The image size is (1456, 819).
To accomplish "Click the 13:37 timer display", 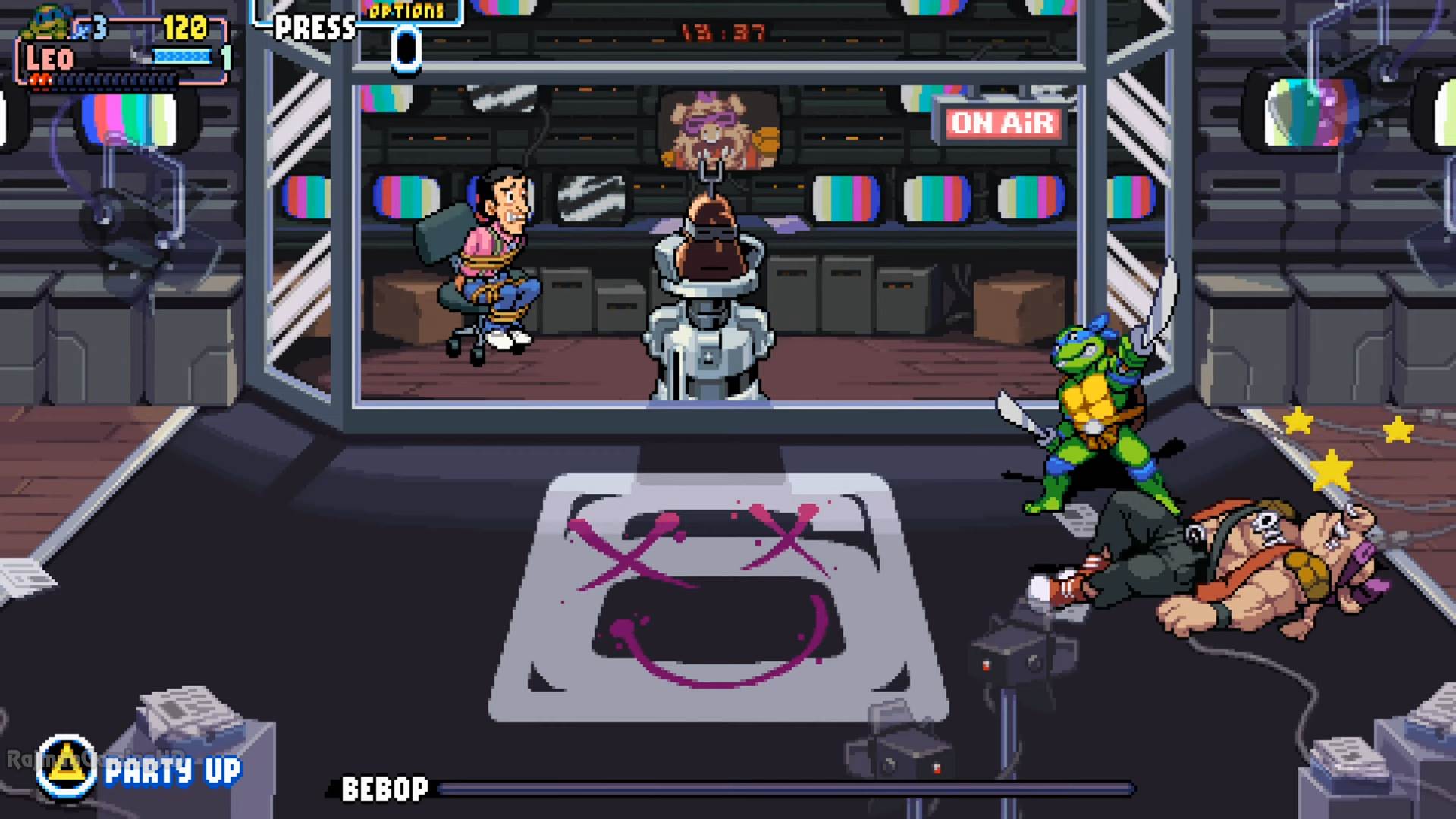I will (x=720, y=32).
